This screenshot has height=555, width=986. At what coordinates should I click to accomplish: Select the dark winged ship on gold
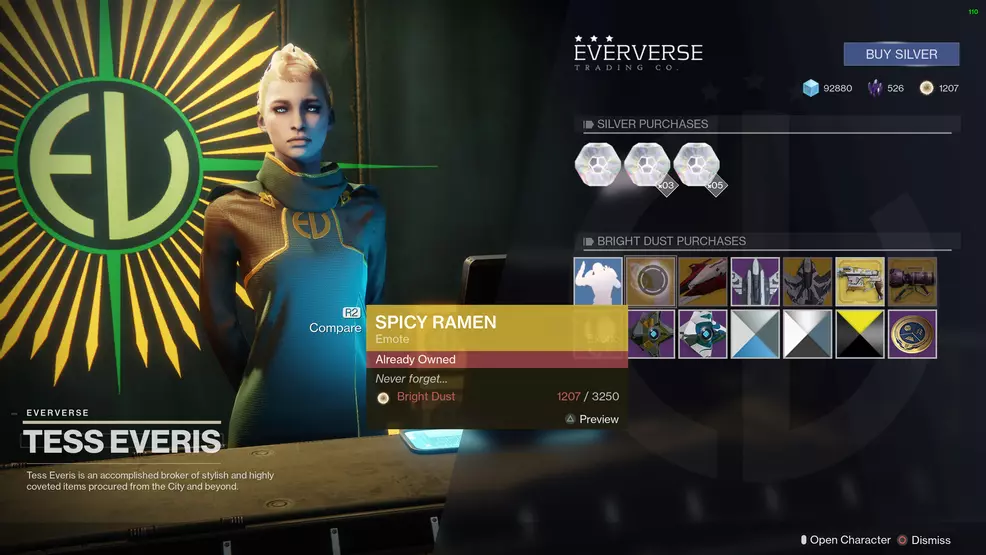807,282
